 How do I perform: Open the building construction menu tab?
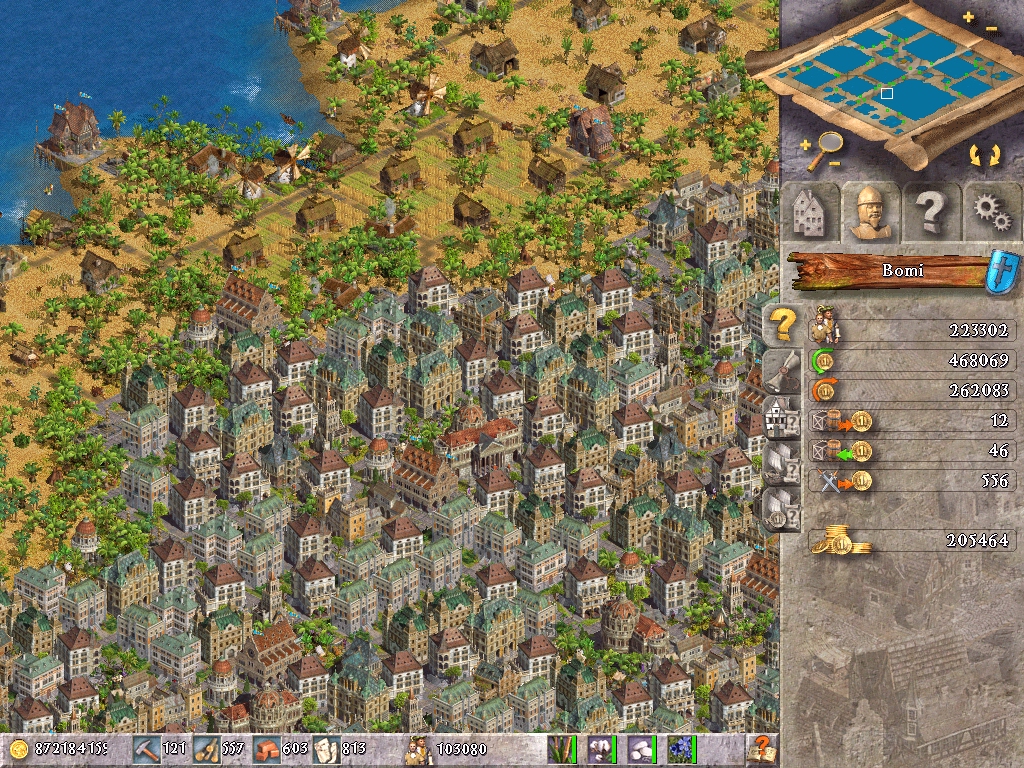pos(808,212)
